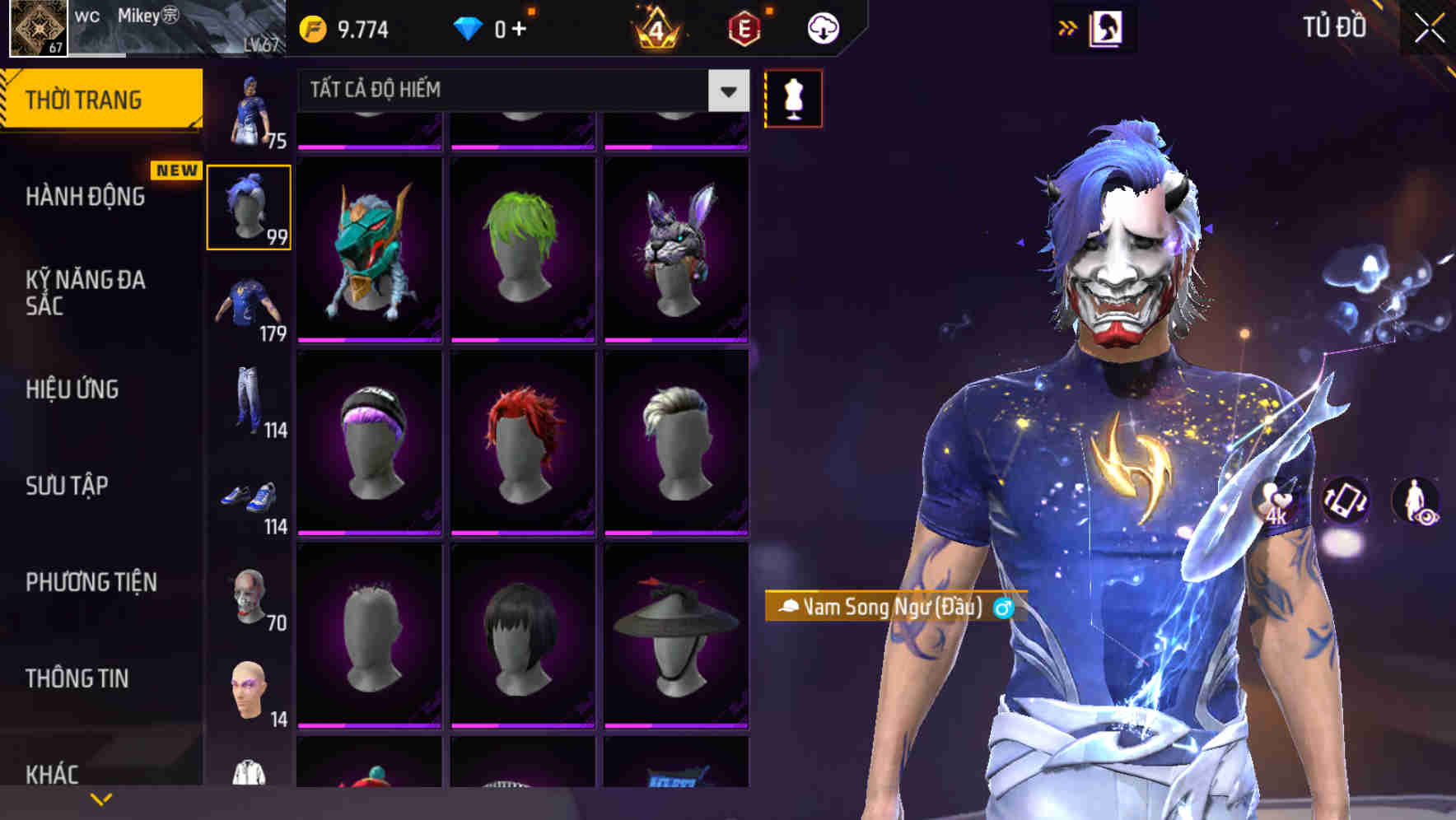
Task: Select the mannequin preview icon above the item grid
Action: pyautogui.click(x=792, y=97)
